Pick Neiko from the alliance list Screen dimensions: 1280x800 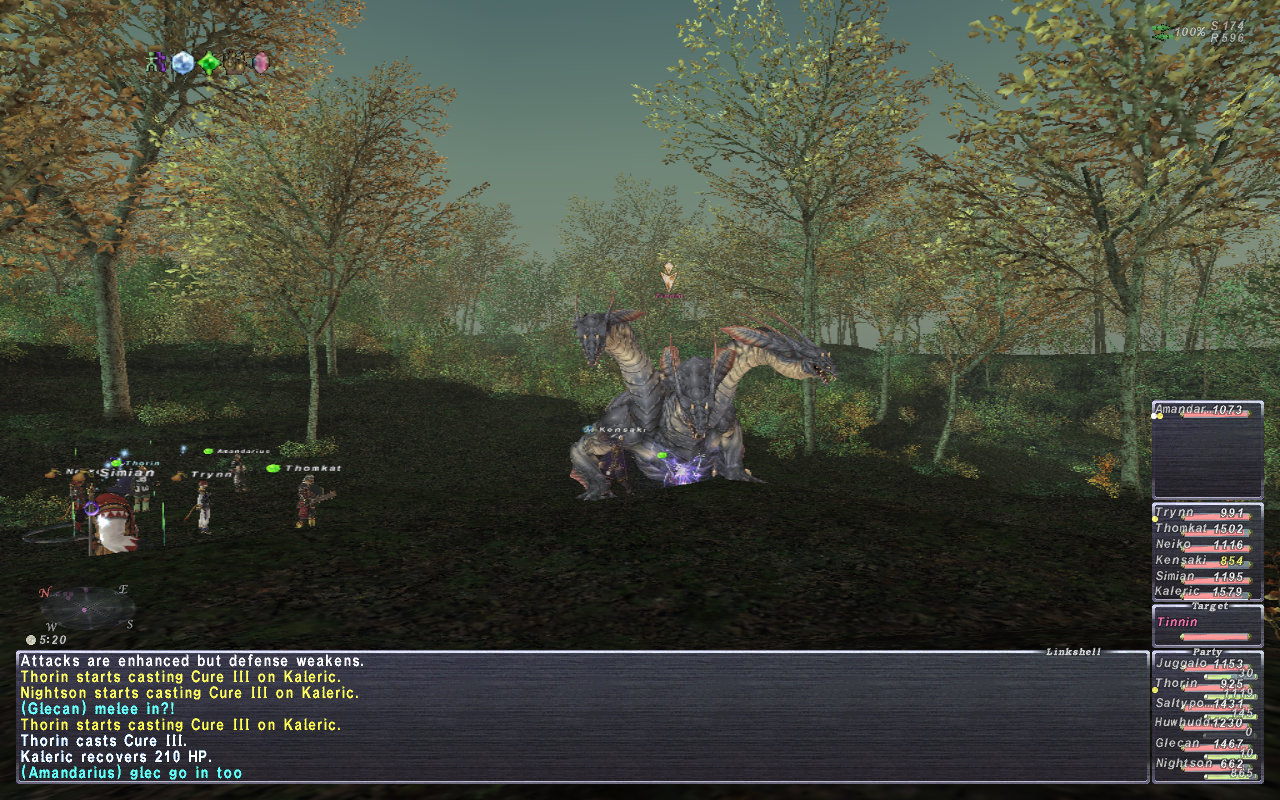pyautogui.click(x=1207, y=545)
